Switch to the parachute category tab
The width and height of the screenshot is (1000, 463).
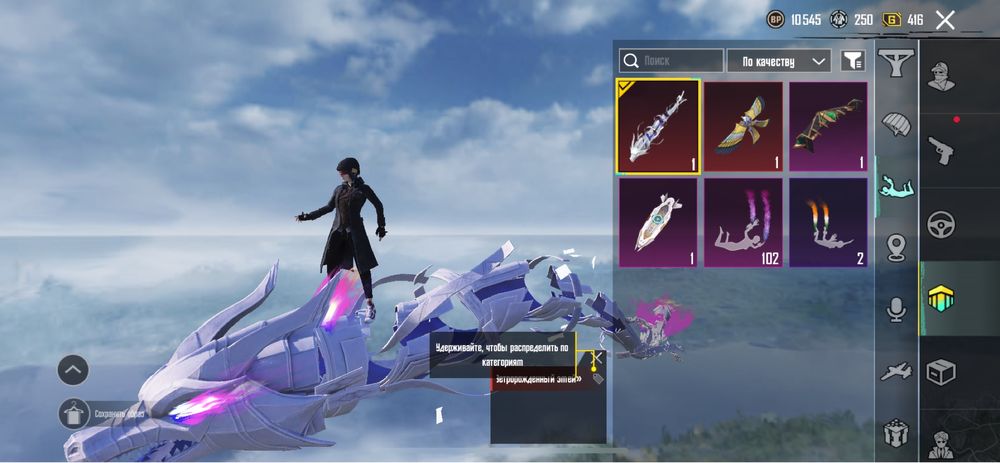pyautogui.click(x=896, y=126)
